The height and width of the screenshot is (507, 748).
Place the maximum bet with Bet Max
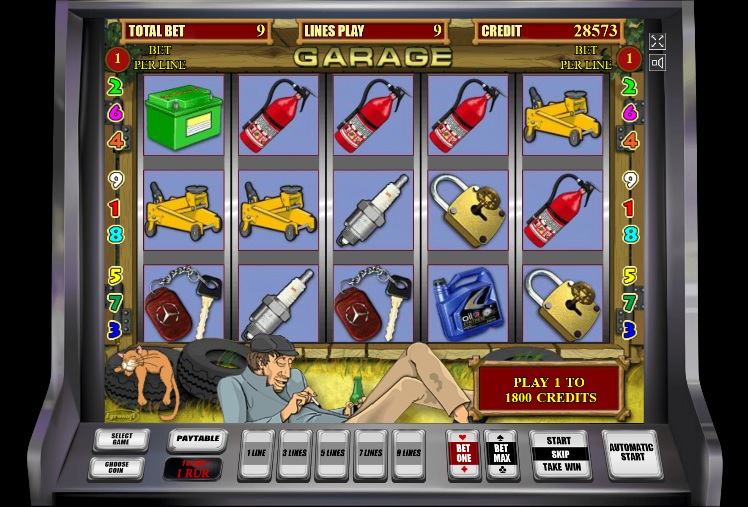point(501,454)
